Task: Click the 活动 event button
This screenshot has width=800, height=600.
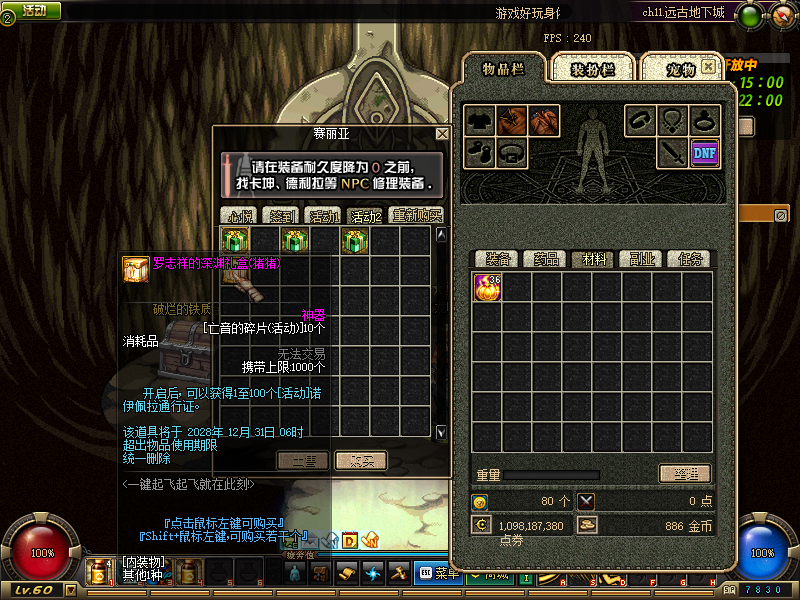Action: (x=33, y=10)
